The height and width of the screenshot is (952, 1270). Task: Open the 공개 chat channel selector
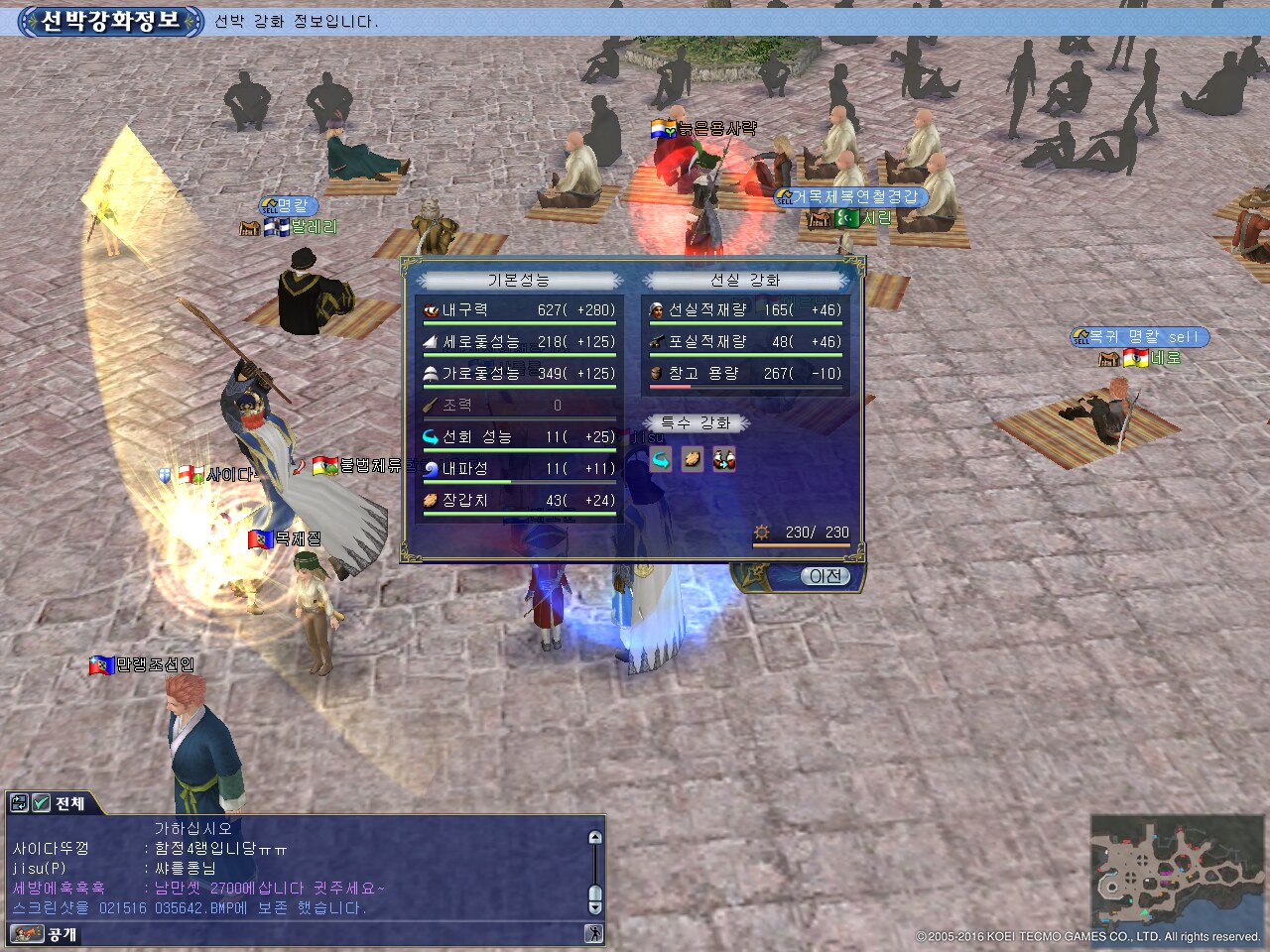(62, 934)
